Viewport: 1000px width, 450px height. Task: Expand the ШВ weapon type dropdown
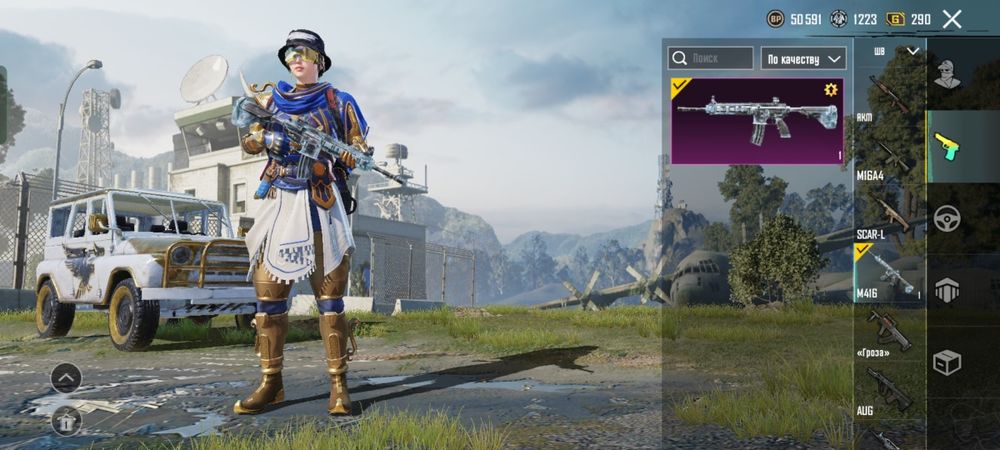896,51
